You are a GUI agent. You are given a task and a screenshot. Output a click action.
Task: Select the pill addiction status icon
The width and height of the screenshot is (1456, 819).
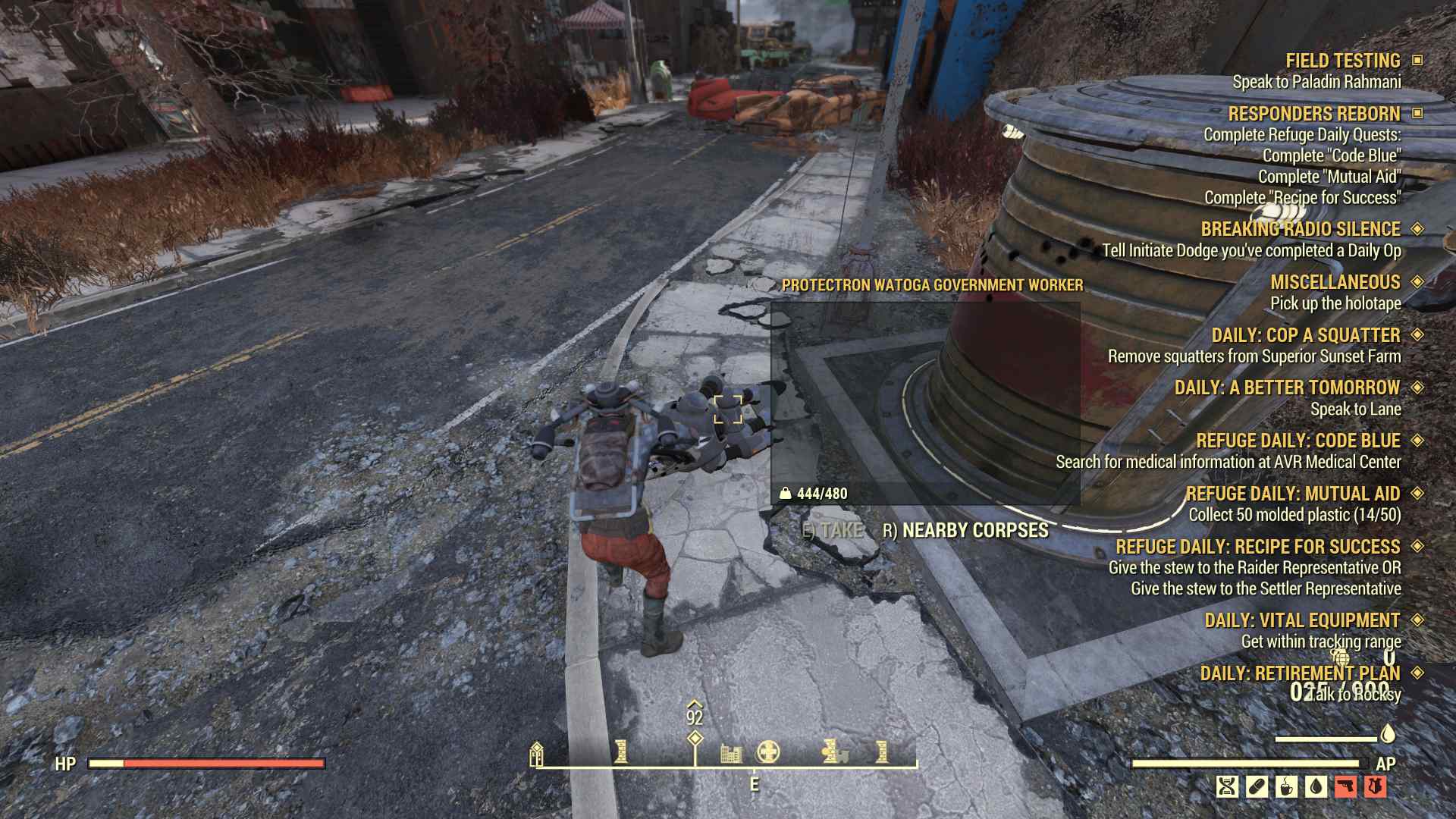(x=1257, y=787)
